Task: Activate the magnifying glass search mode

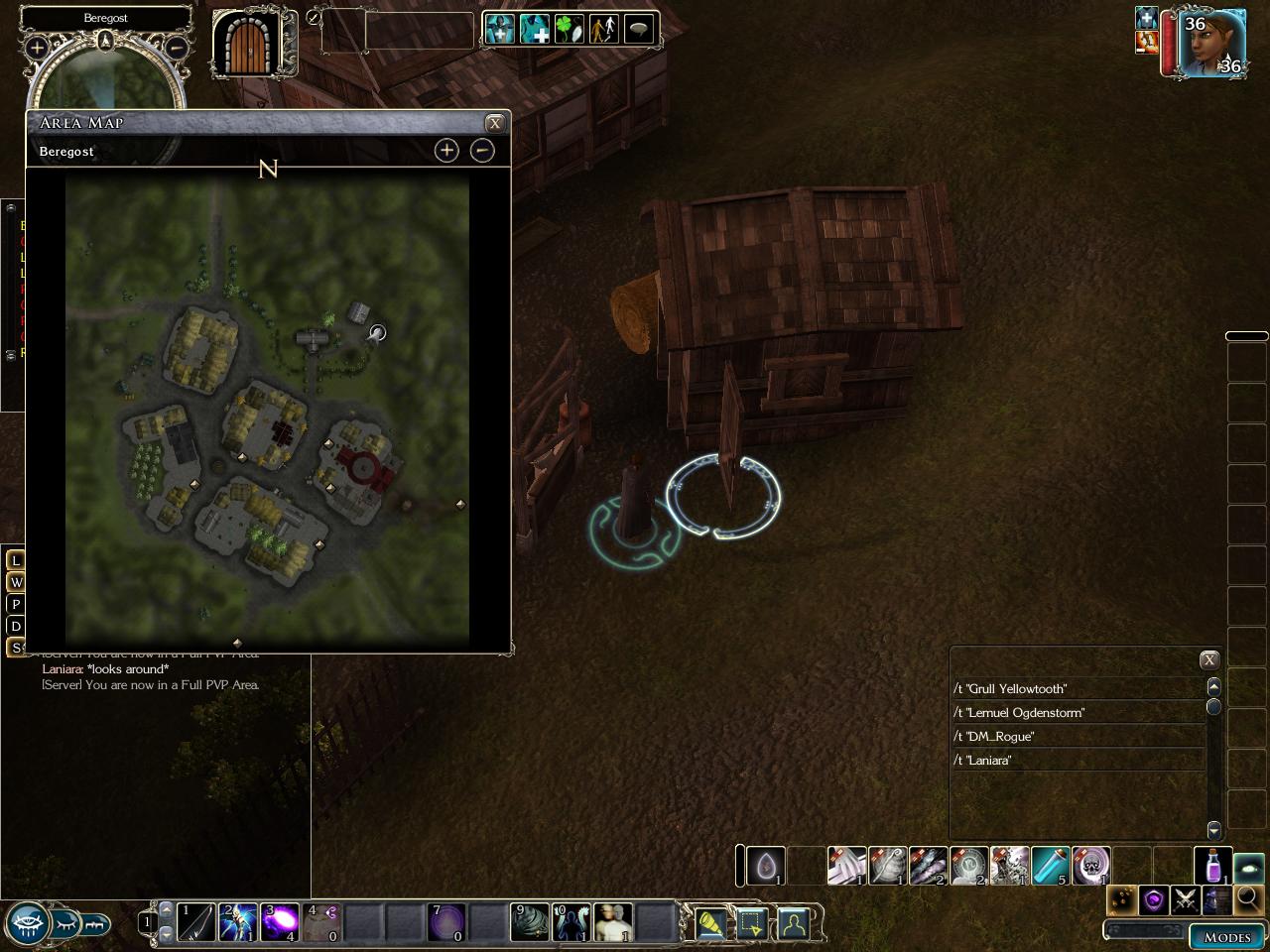Action: pos(1248,899)
